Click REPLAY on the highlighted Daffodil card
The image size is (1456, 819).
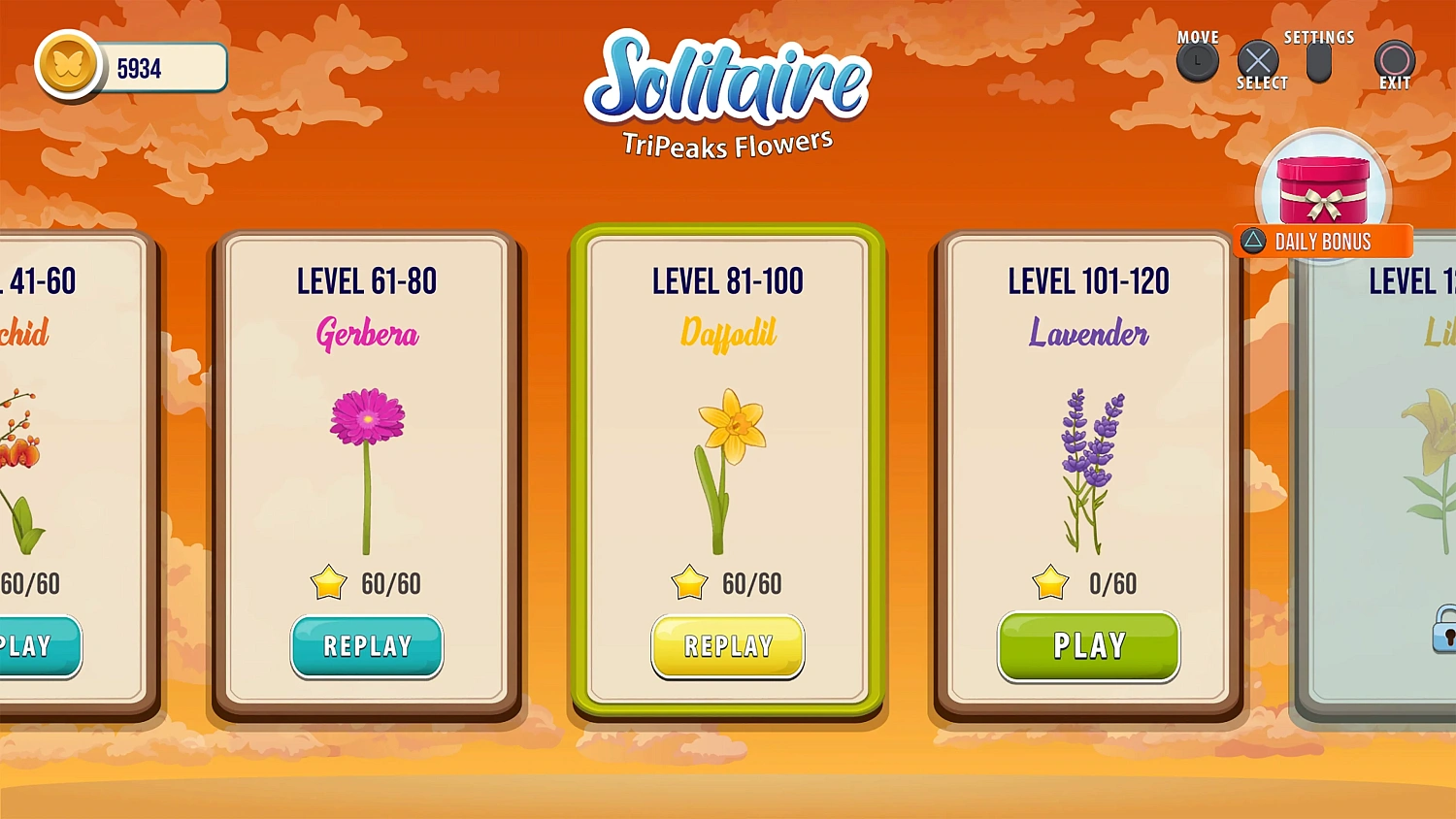pyautogui.click(x=727, y=646)
